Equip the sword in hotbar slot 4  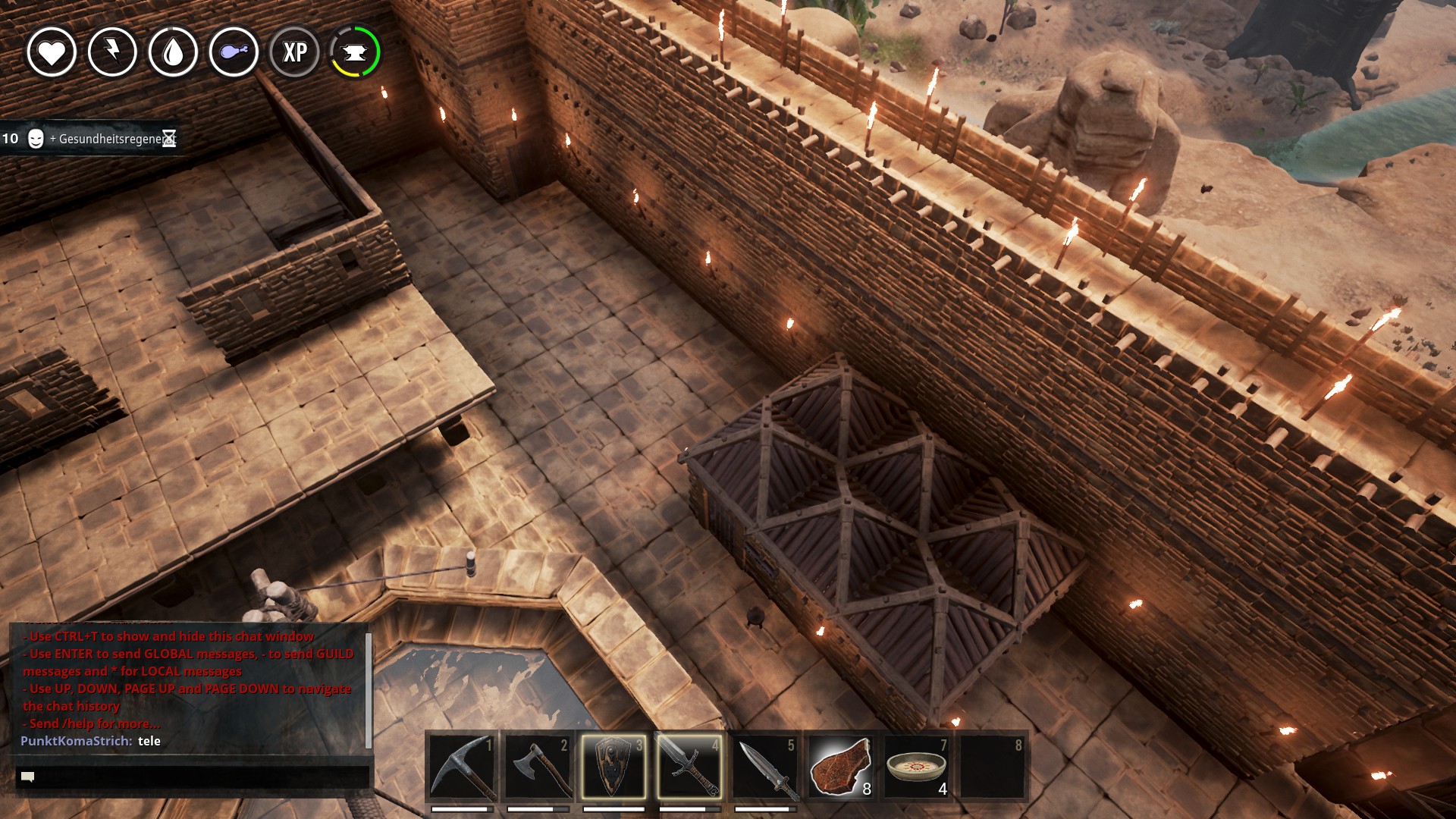[x=689, y=767]
